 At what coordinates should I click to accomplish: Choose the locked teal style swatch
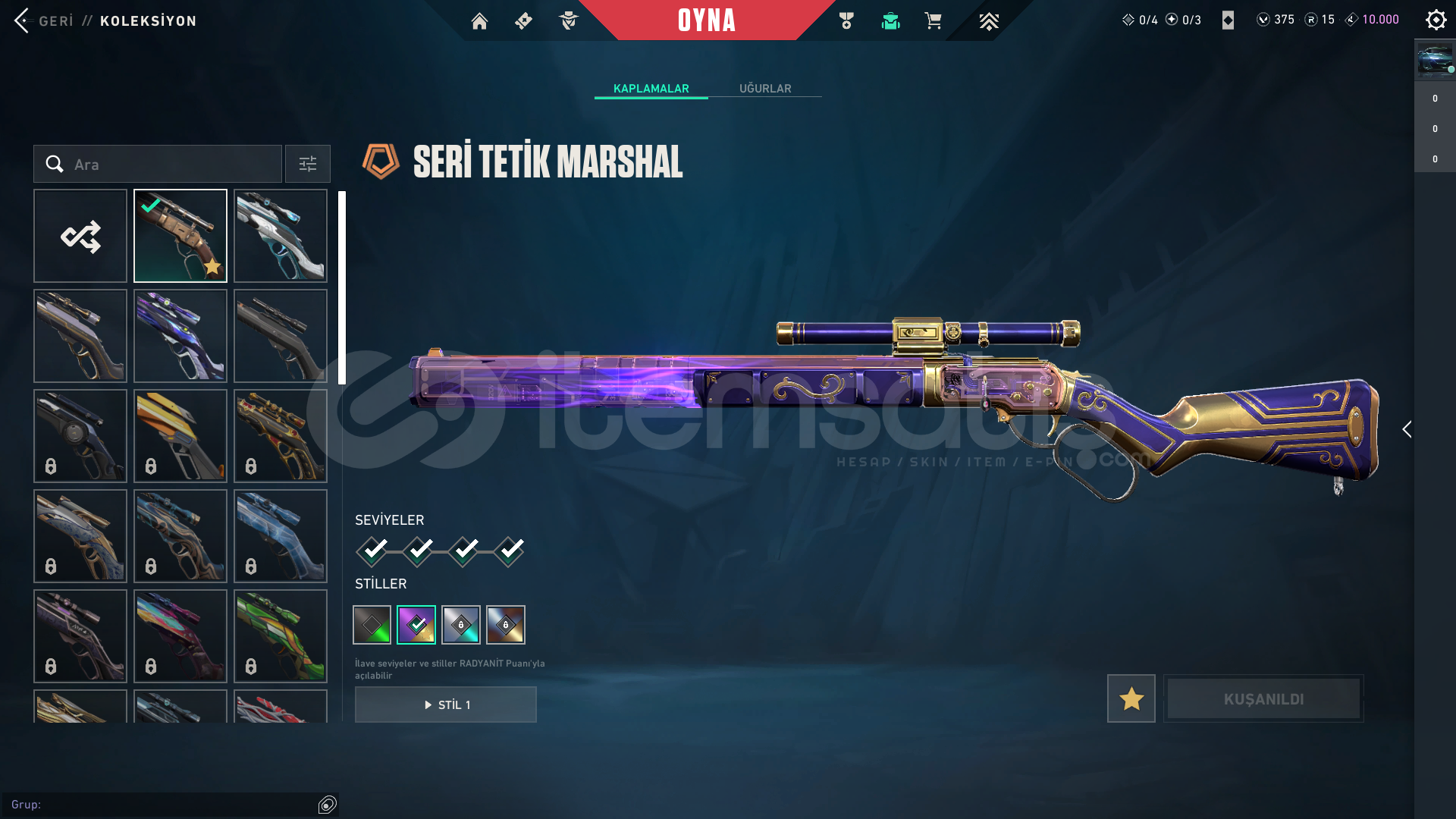coord(461,625)
